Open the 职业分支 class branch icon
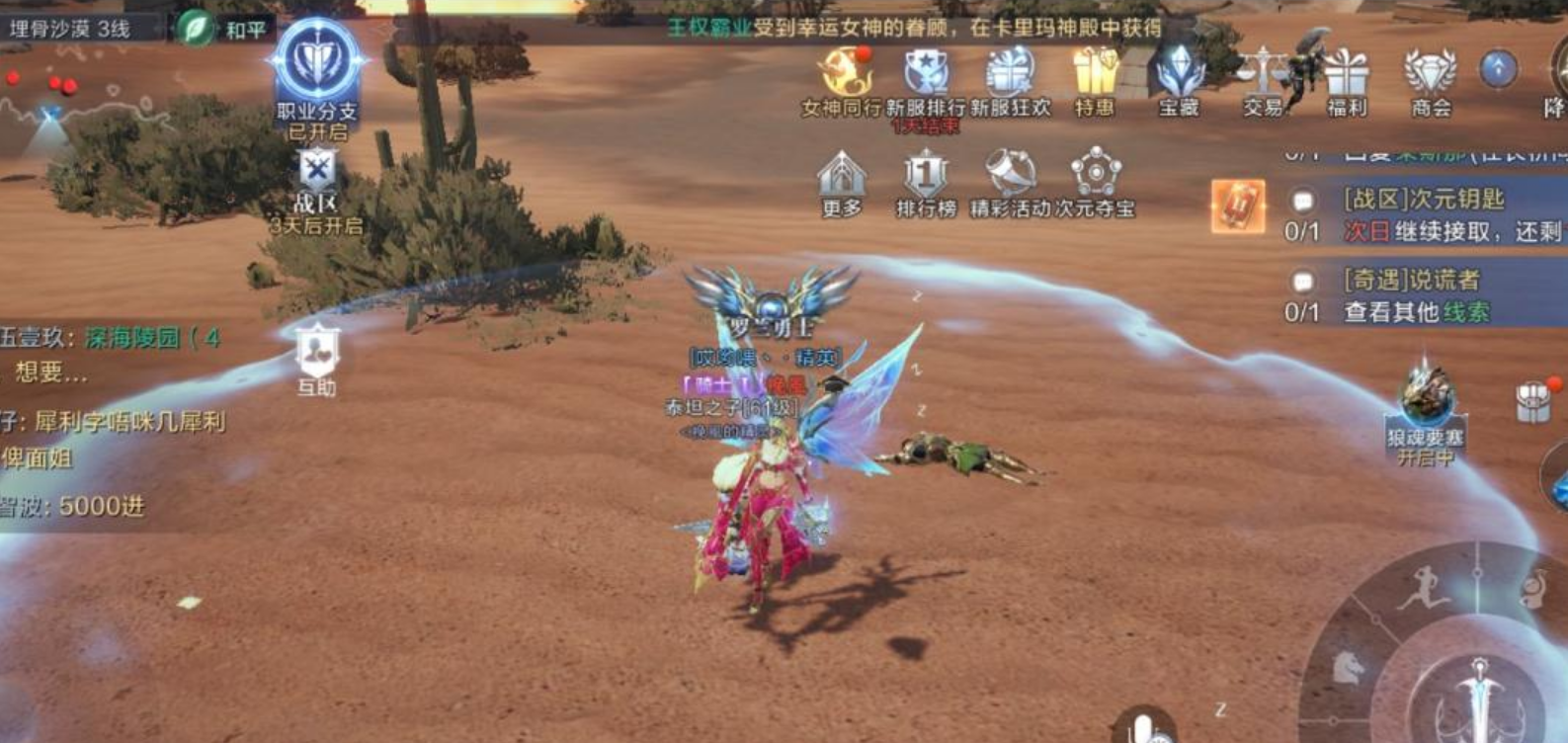 [x=316, y=63]
